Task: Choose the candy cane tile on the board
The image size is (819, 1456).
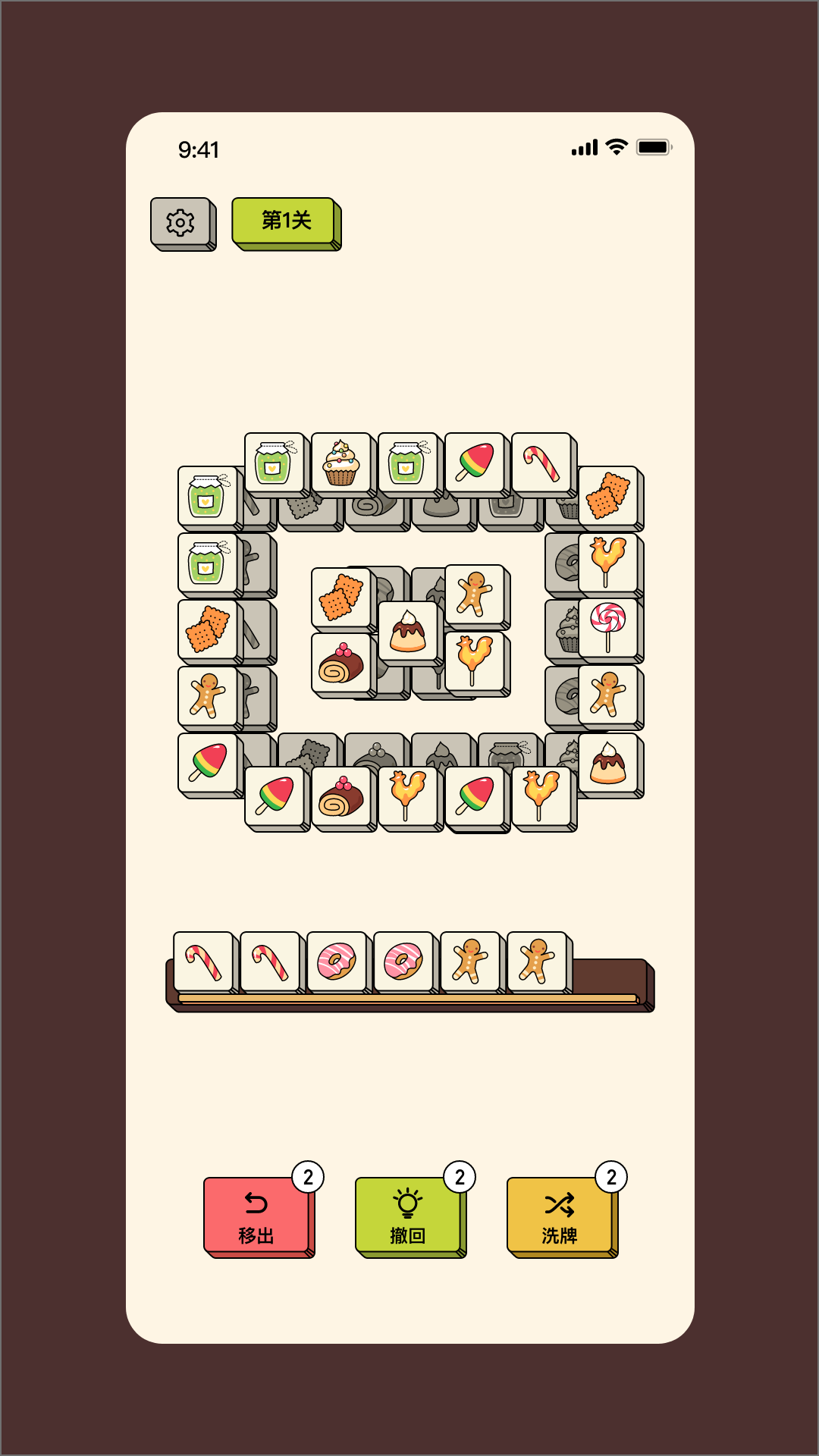Action: pos(541,463)
